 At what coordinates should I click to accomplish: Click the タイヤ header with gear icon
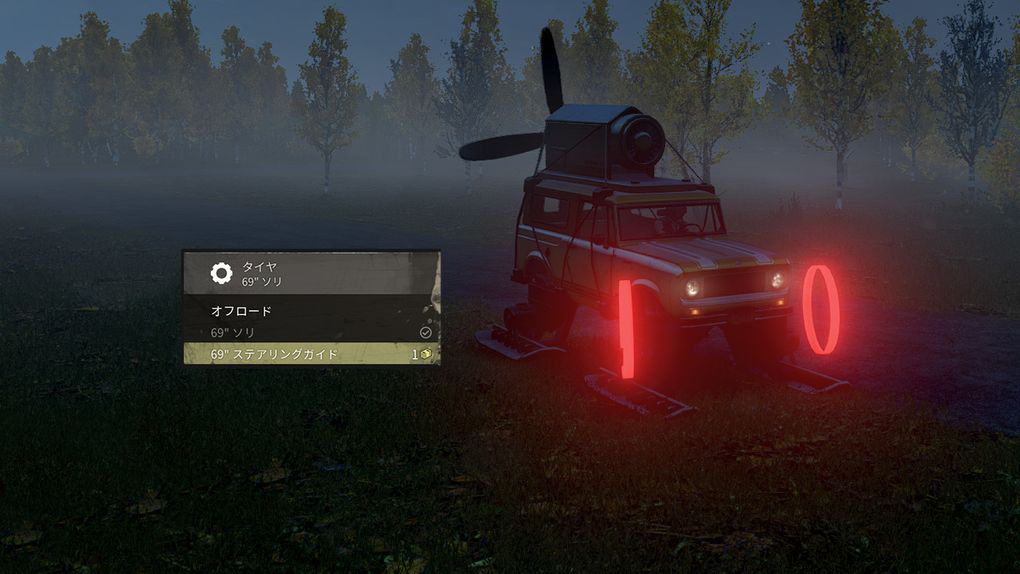click(310, 273)
